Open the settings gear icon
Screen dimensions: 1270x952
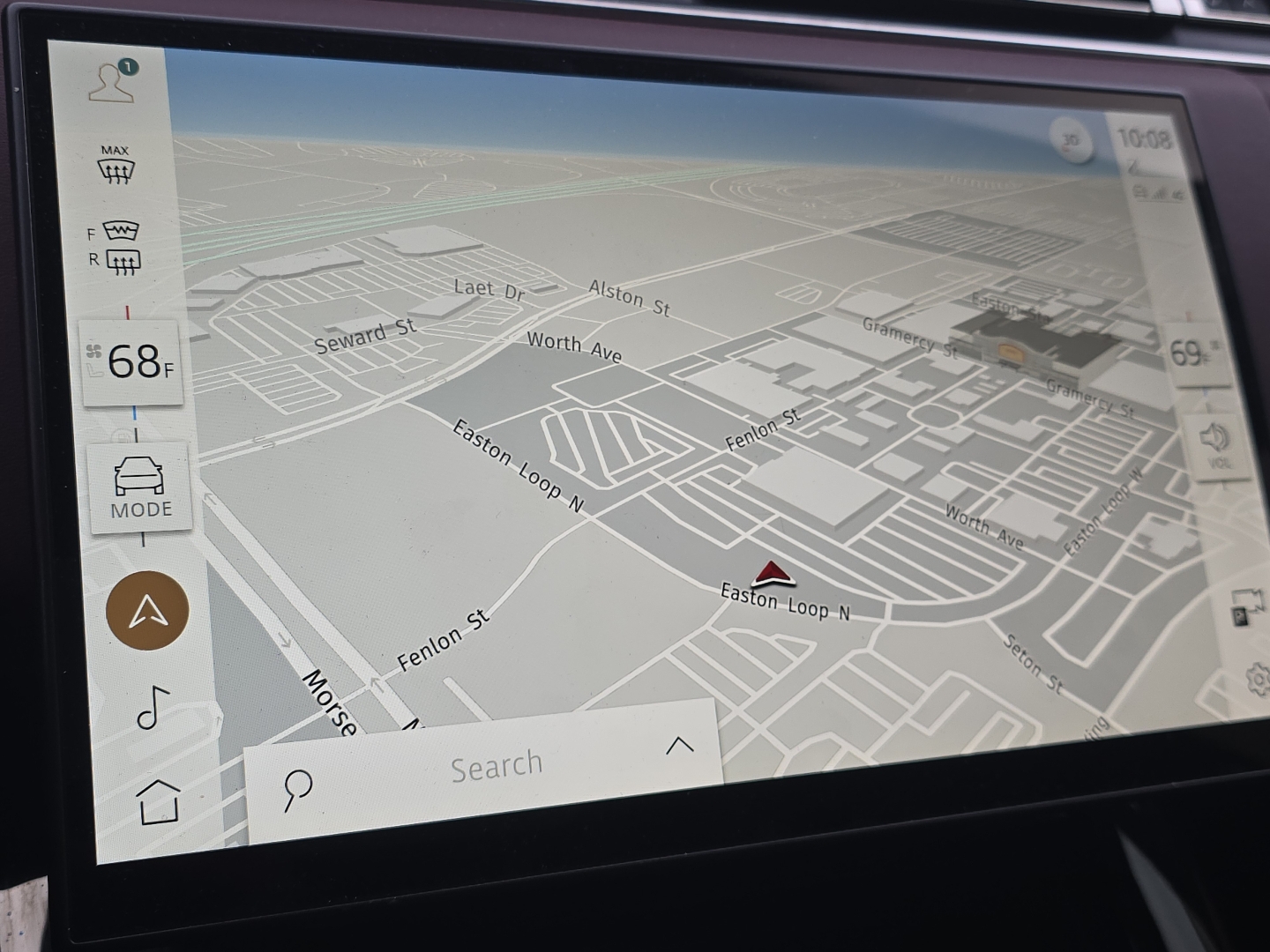pos(1258,679)
